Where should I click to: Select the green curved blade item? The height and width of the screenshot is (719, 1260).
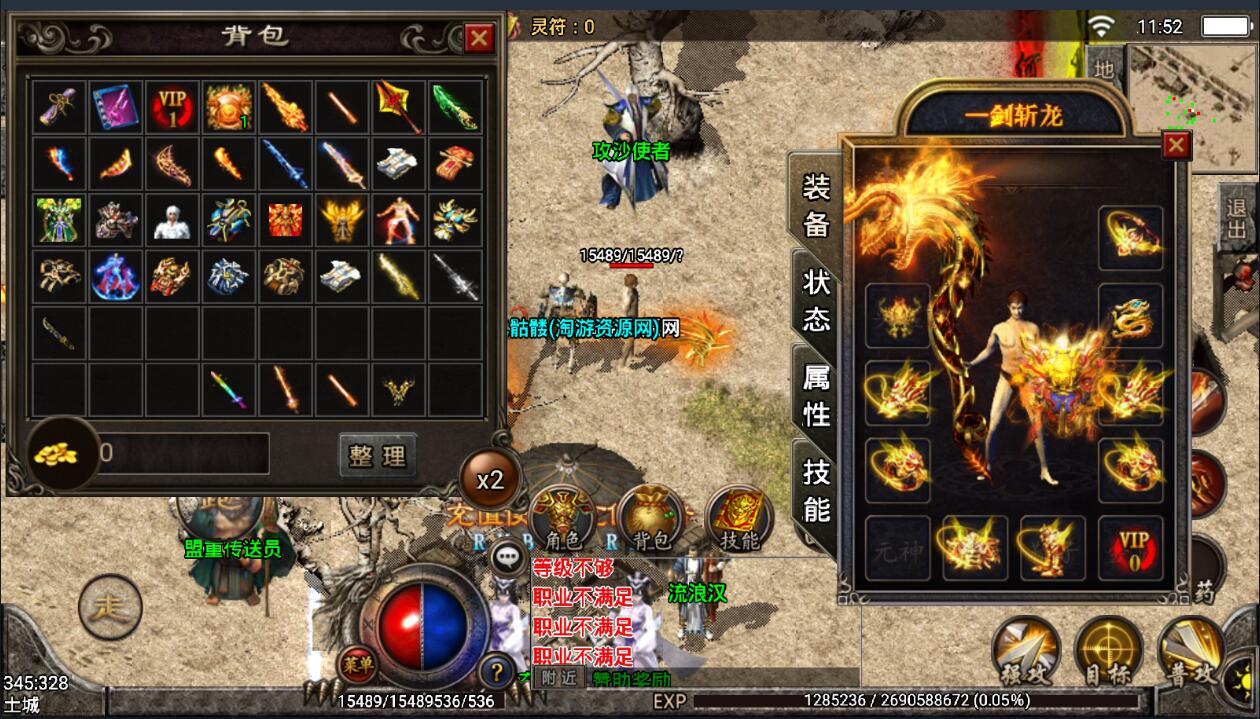(455, 107)
